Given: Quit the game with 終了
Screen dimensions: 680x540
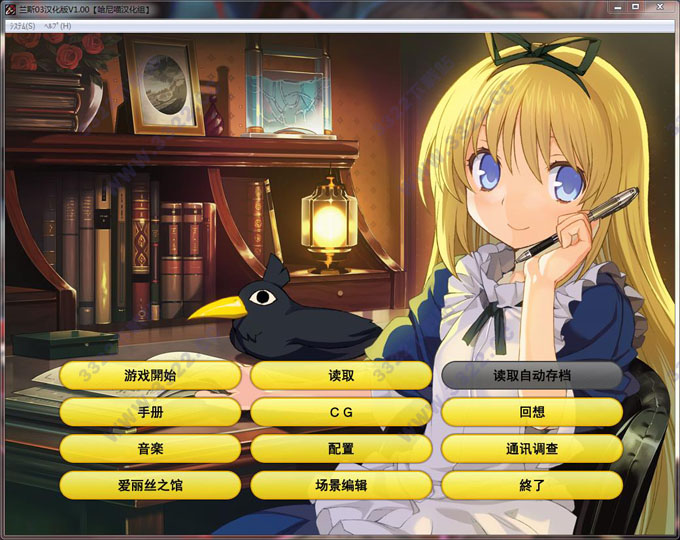Looking at the screenshot, I should pos(532,485).
